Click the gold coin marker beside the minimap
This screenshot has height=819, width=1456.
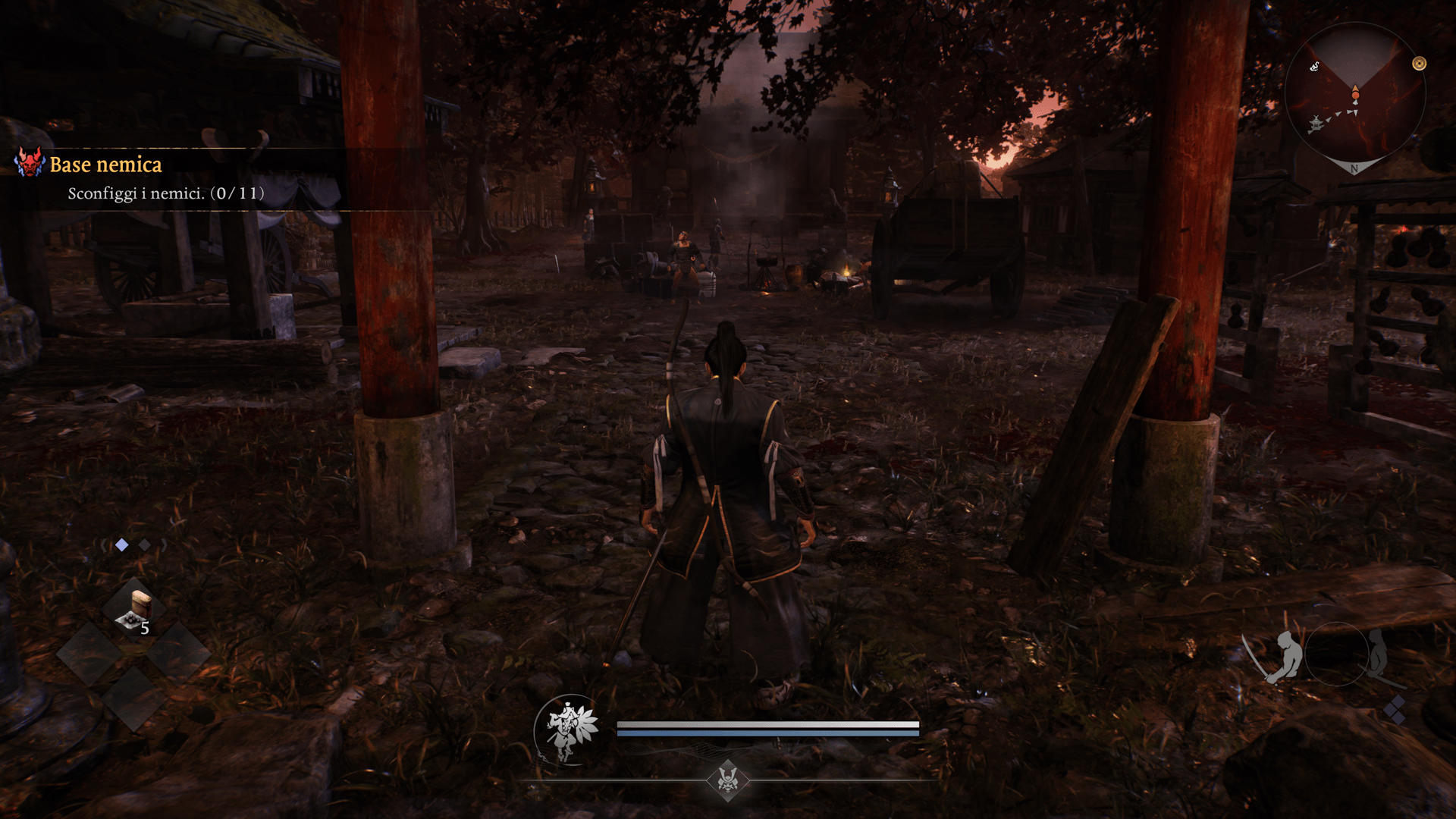pyautogui.click(x=1419, y=64)
